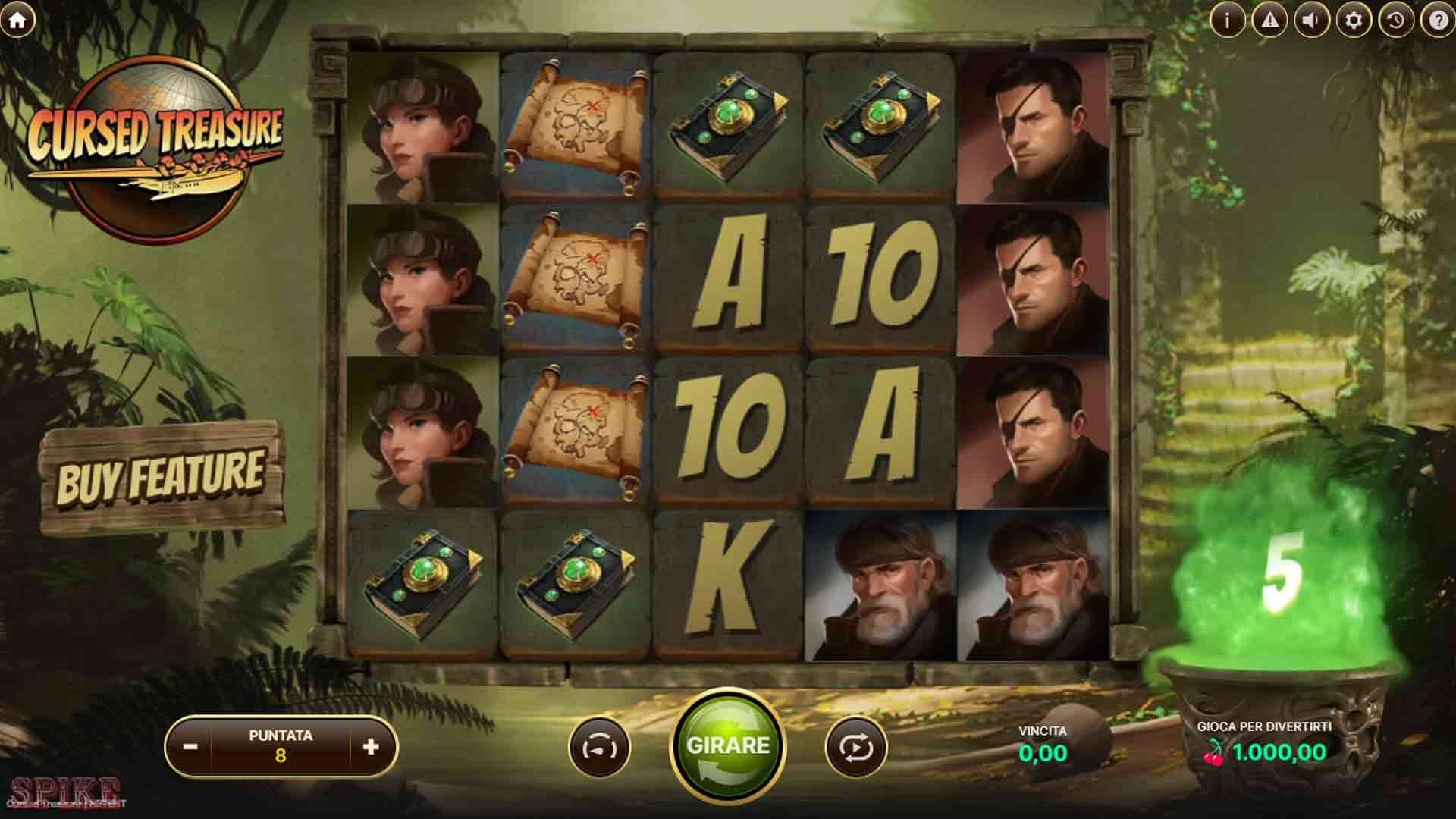The height and width of the screenshot is (819, 1456).
Task: Open the help screen
Action: click(1436, 20)
